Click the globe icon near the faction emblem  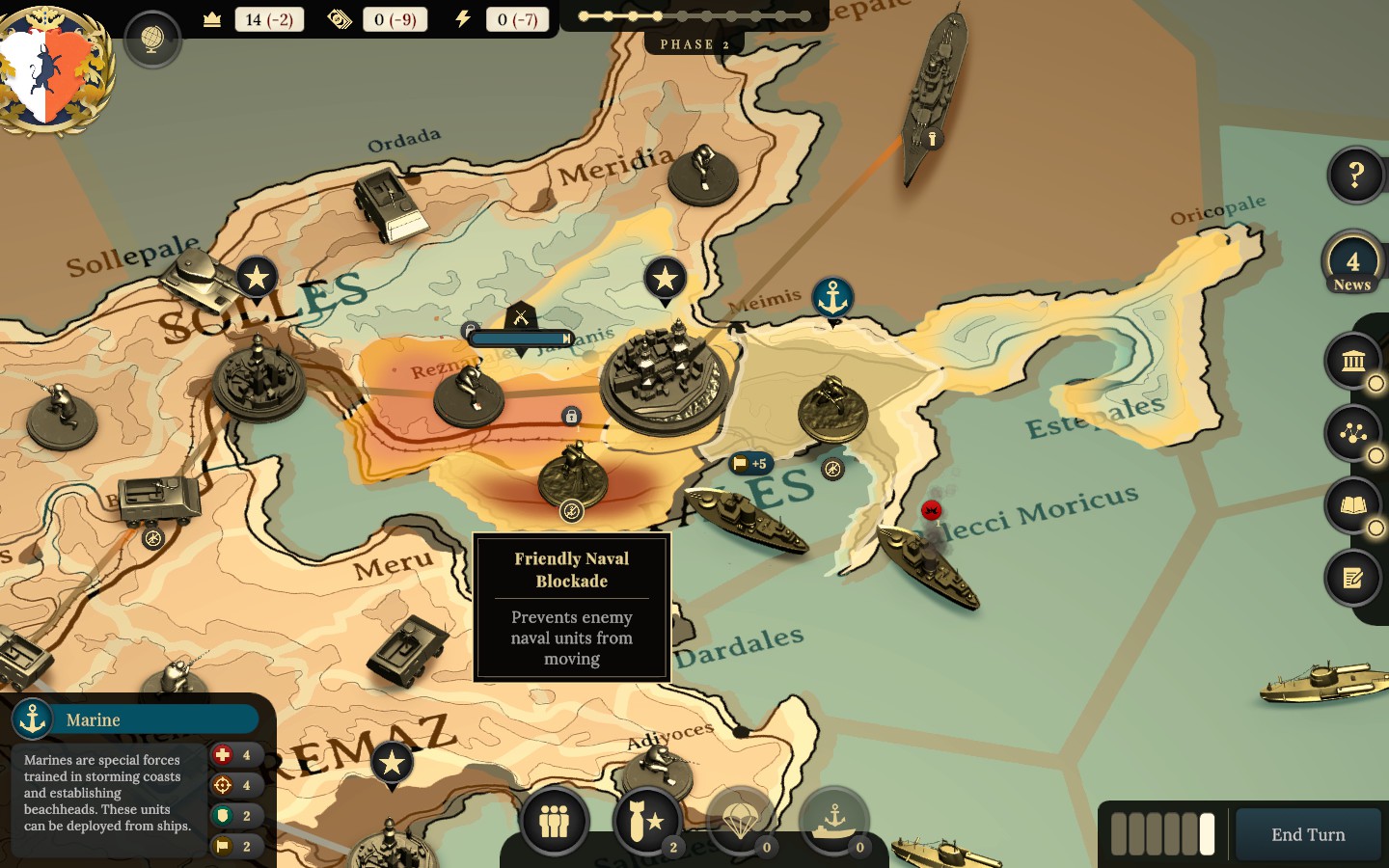pyautogui.click(x=151, y=41)
